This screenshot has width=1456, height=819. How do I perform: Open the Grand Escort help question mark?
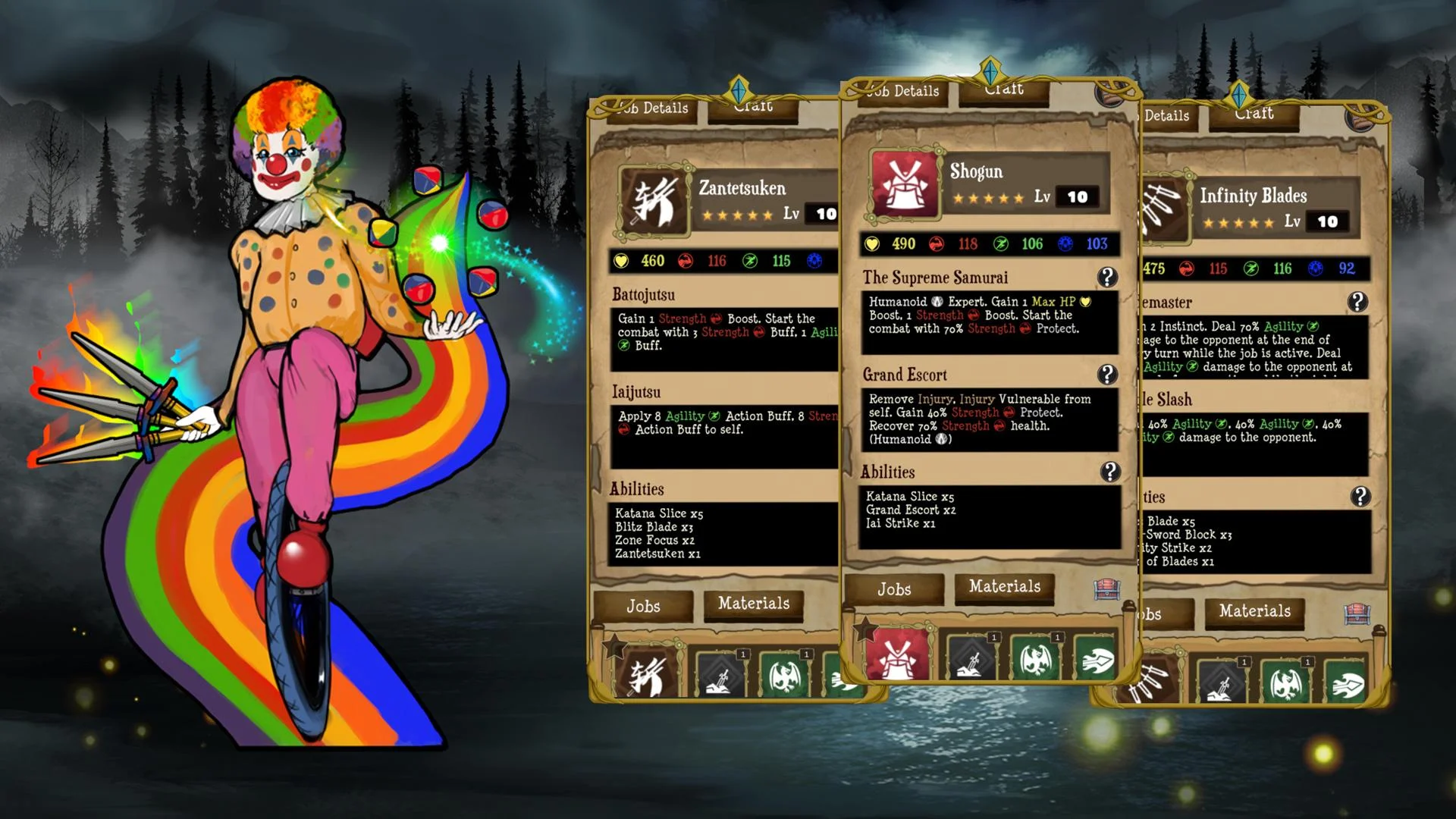(1107, 373)
